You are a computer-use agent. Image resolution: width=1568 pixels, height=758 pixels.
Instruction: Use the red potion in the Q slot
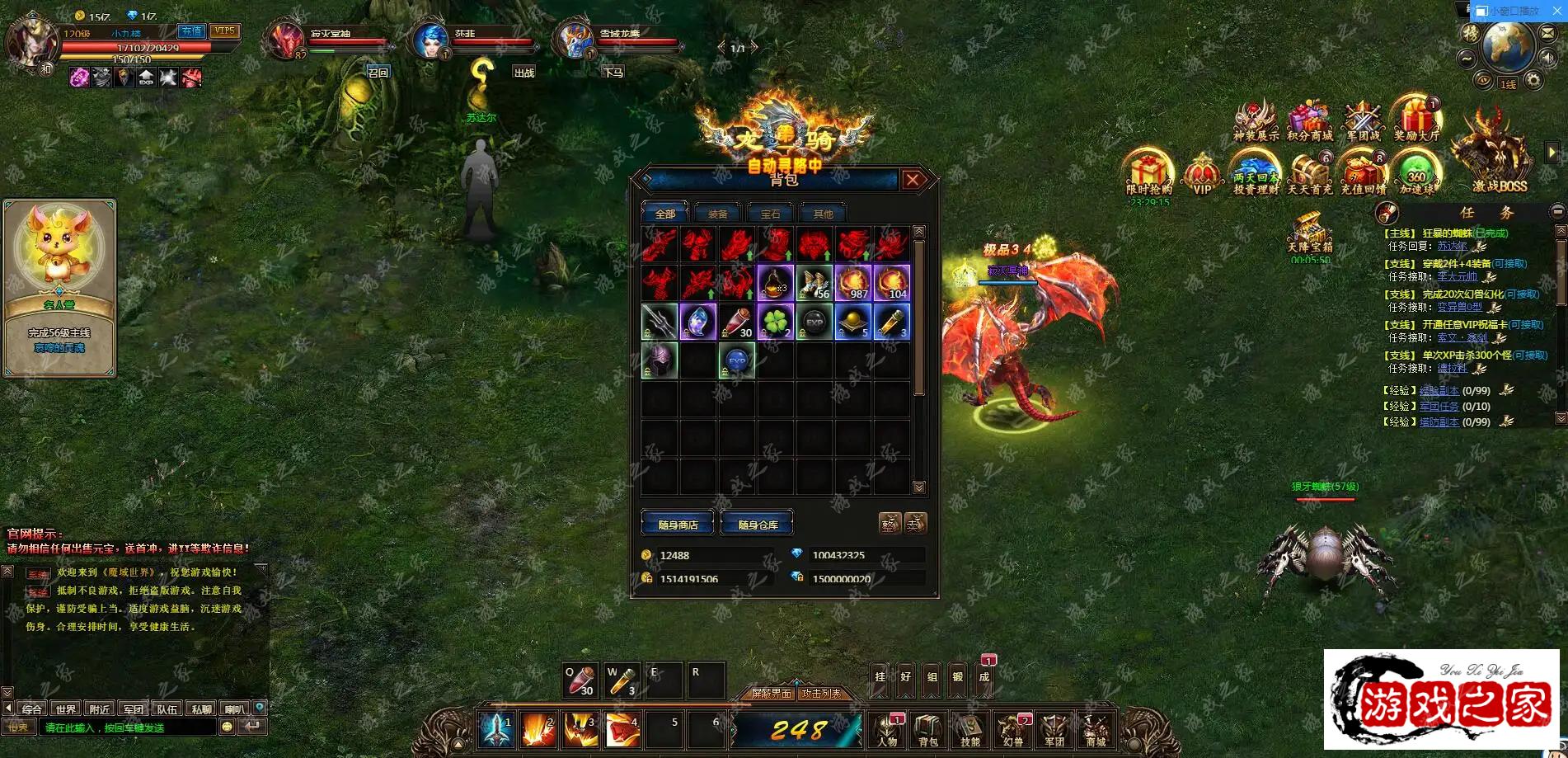coord(580,680)
